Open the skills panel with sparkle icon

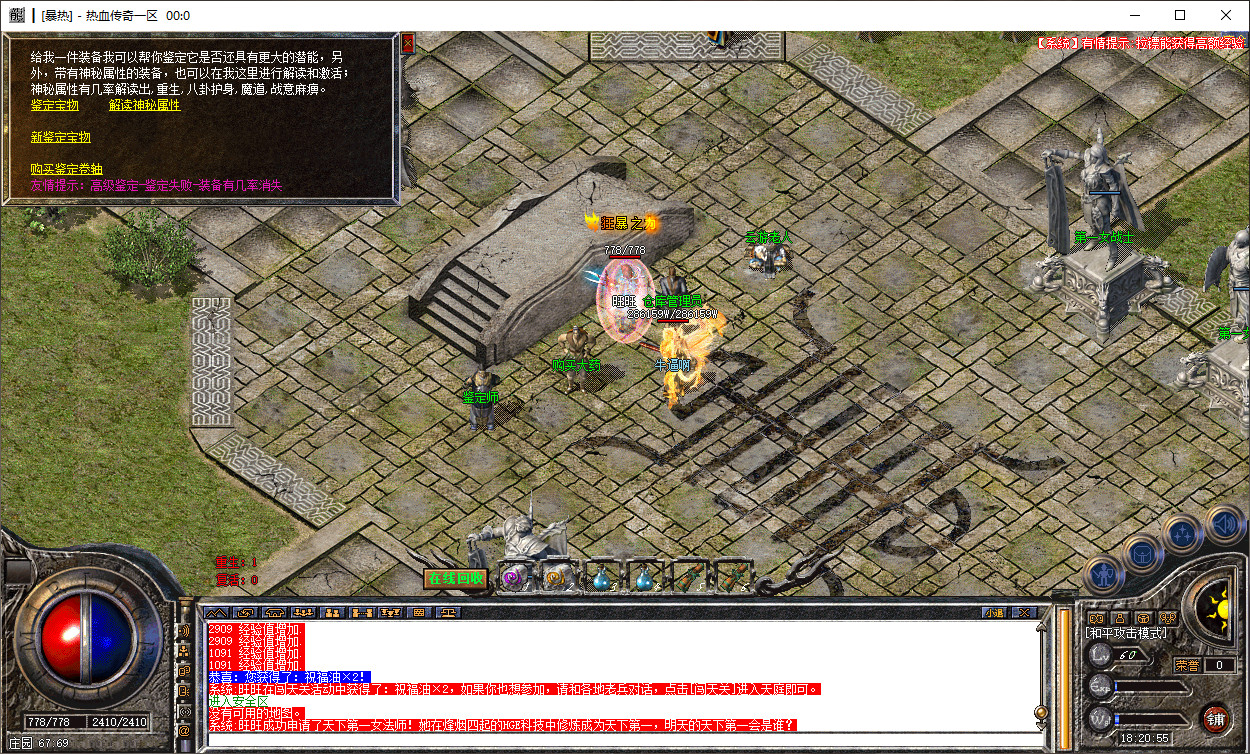1181,534
